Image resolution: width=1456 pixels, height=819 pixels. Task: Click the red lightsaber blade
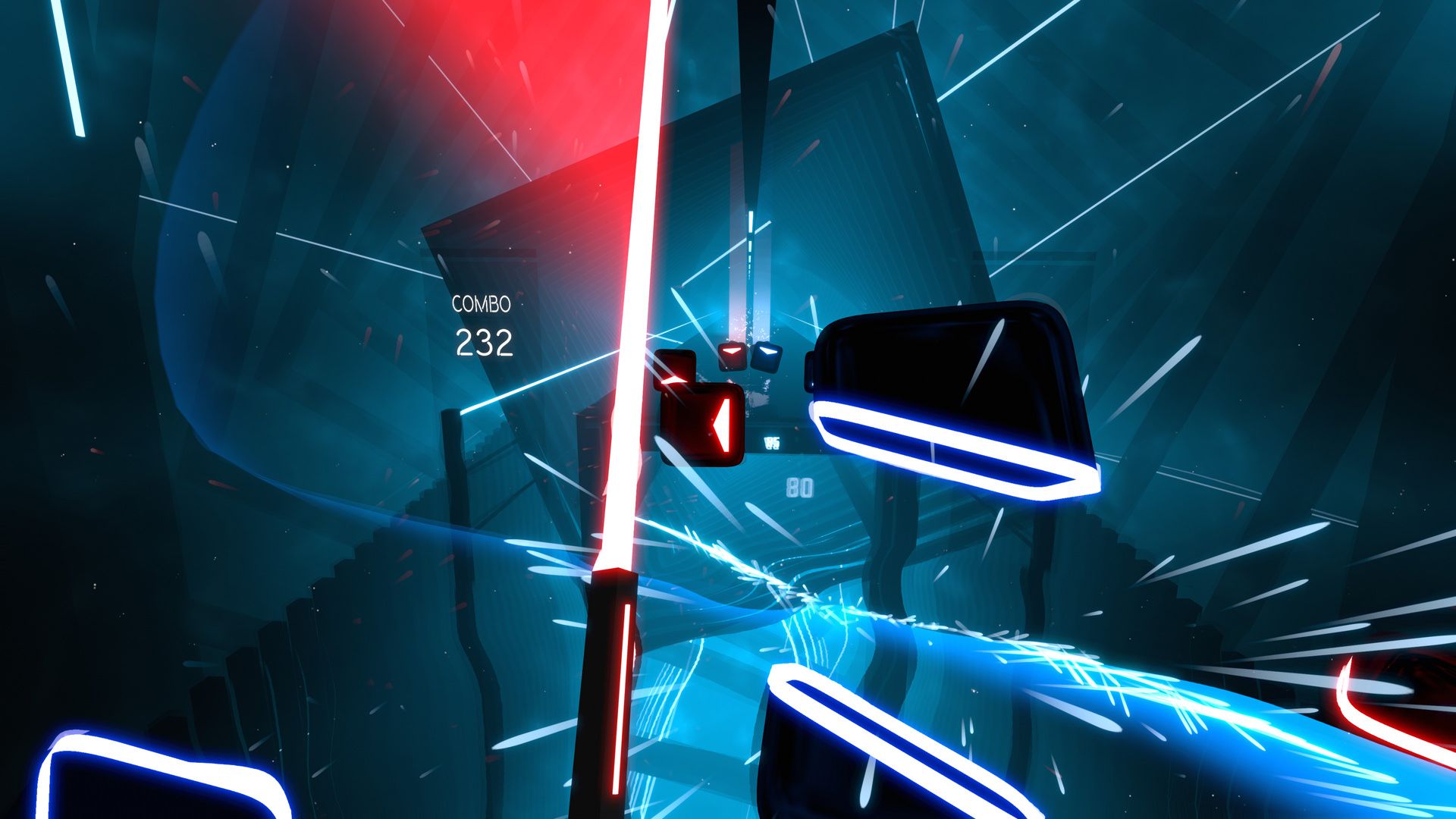(637, 303)
